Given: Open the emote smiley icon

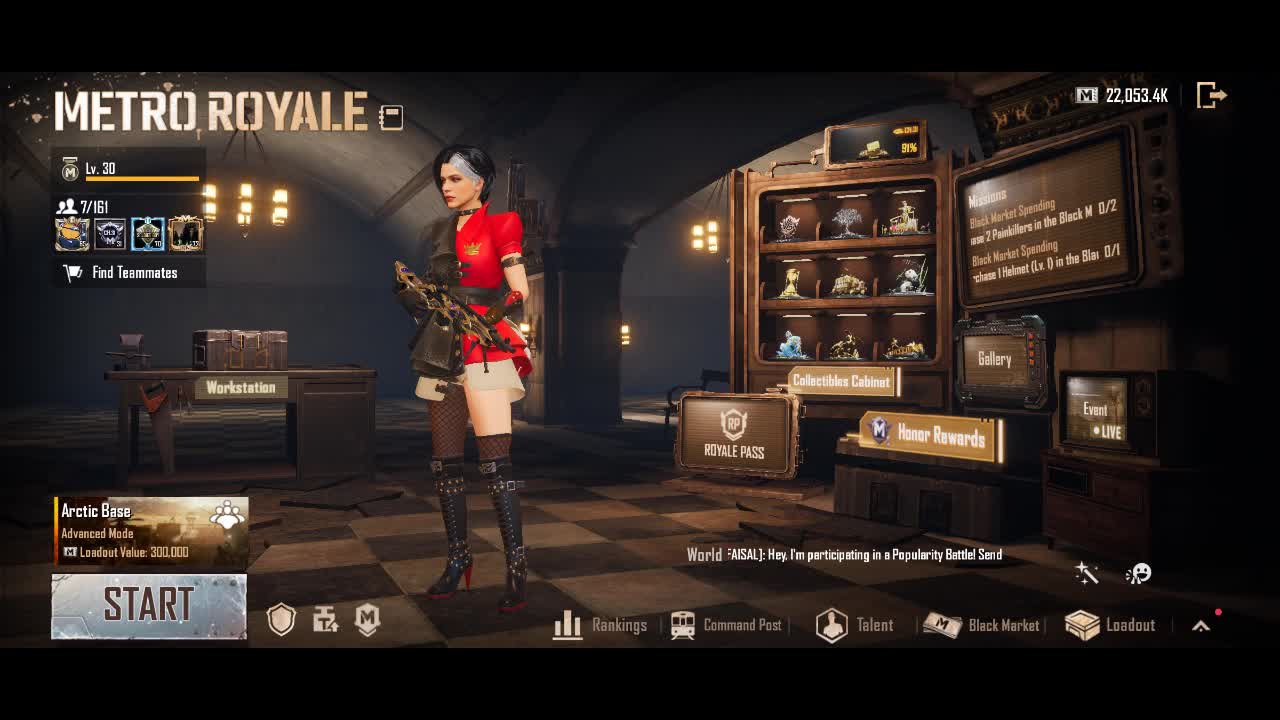Looking at the screenshot, I should pyautogui.click(x=1138, y=573).
